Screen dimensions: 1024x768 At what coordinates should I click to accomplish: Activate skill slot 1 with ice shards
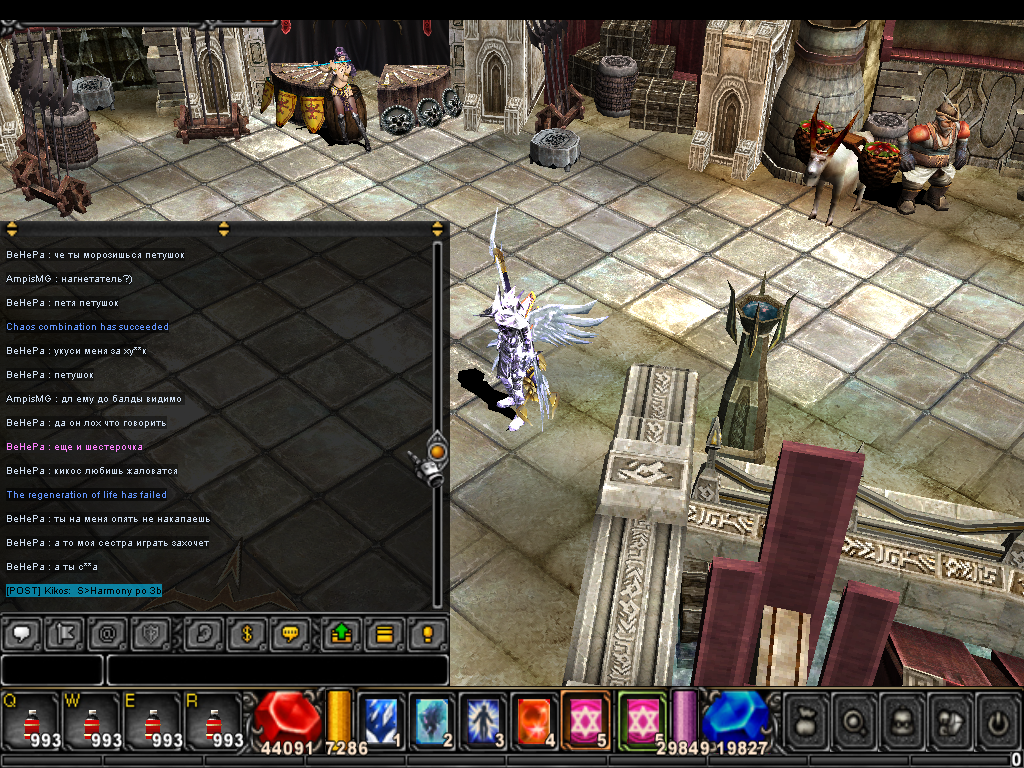click(382, 719)
